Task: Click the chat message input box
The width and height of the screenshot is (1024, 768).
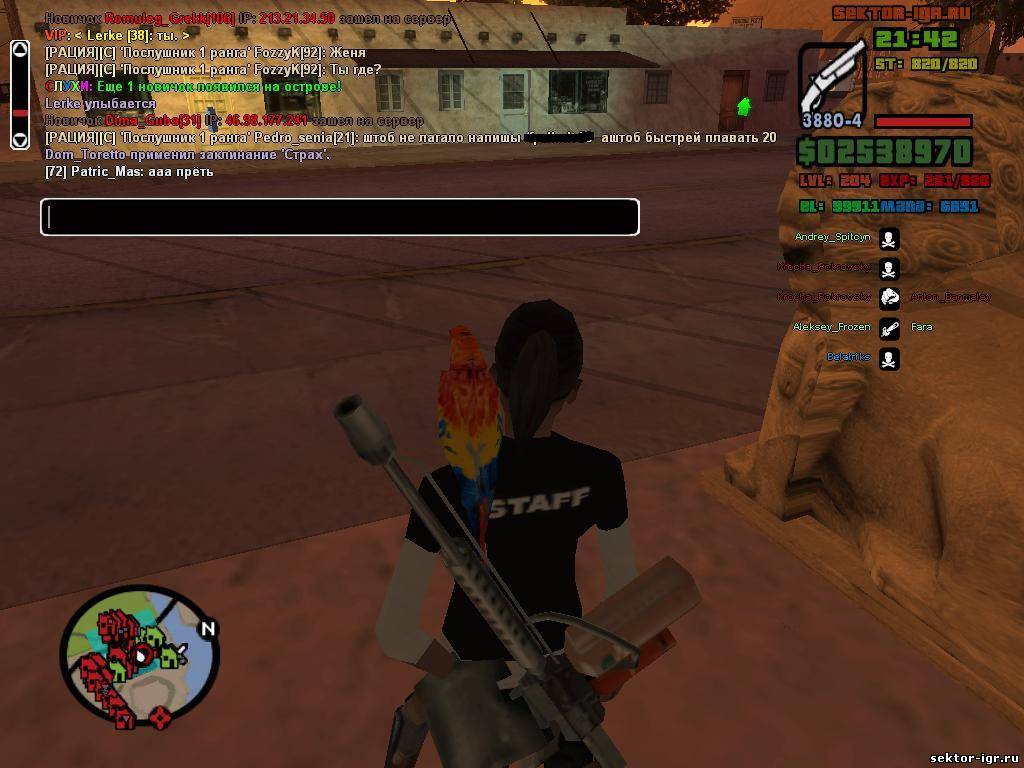Action: tap(339, 217)
